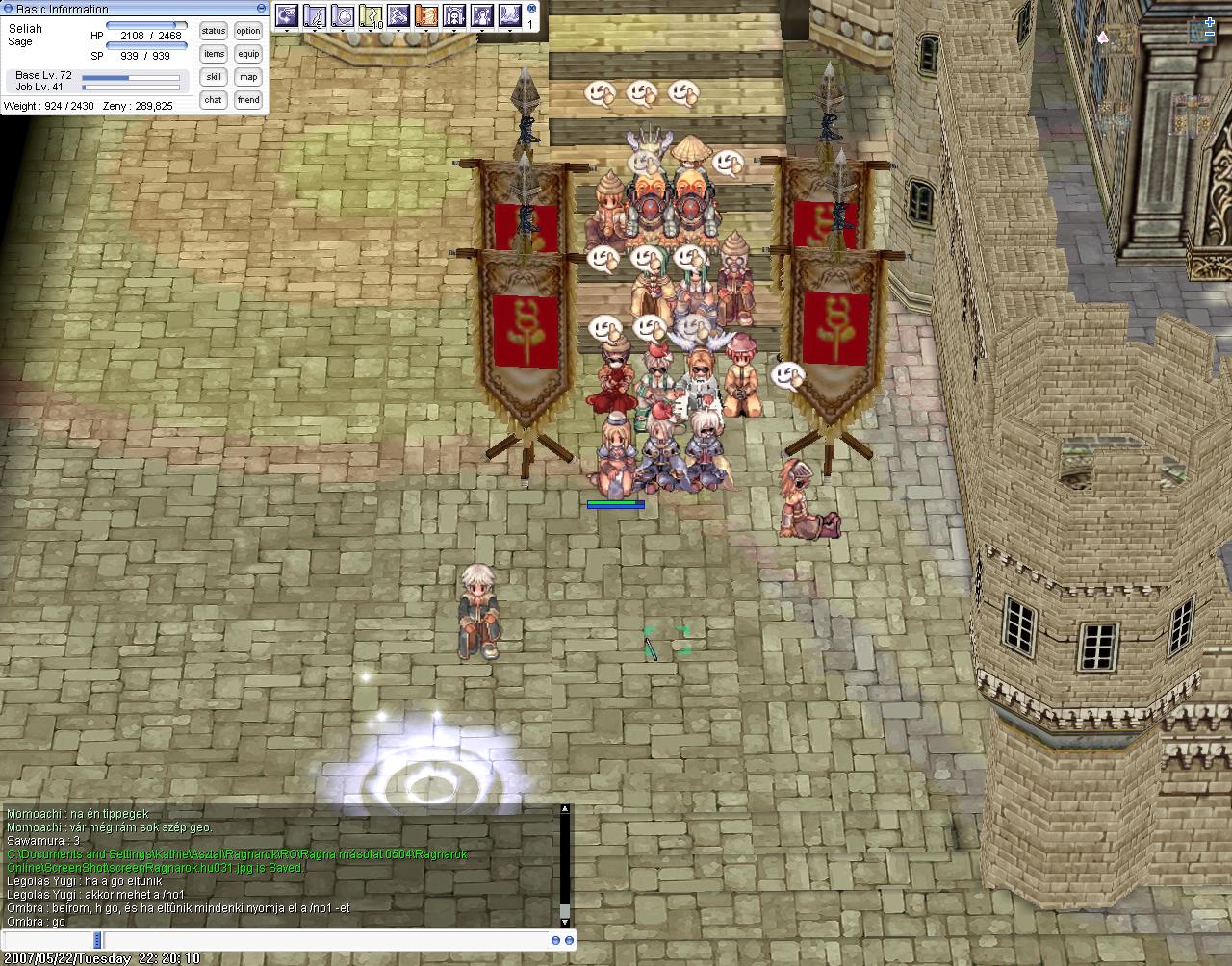Show the equip window

248,54
